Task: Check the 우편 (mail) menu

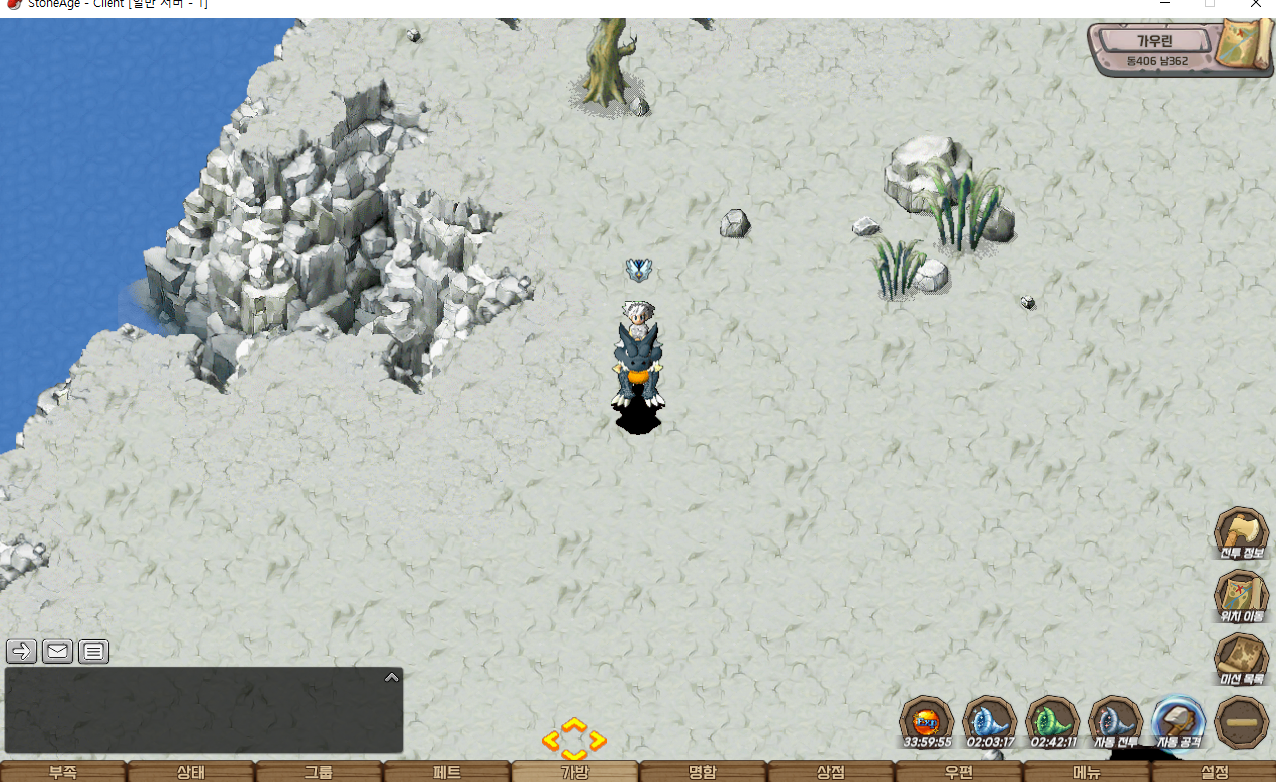Action: [x=959, y=772]
